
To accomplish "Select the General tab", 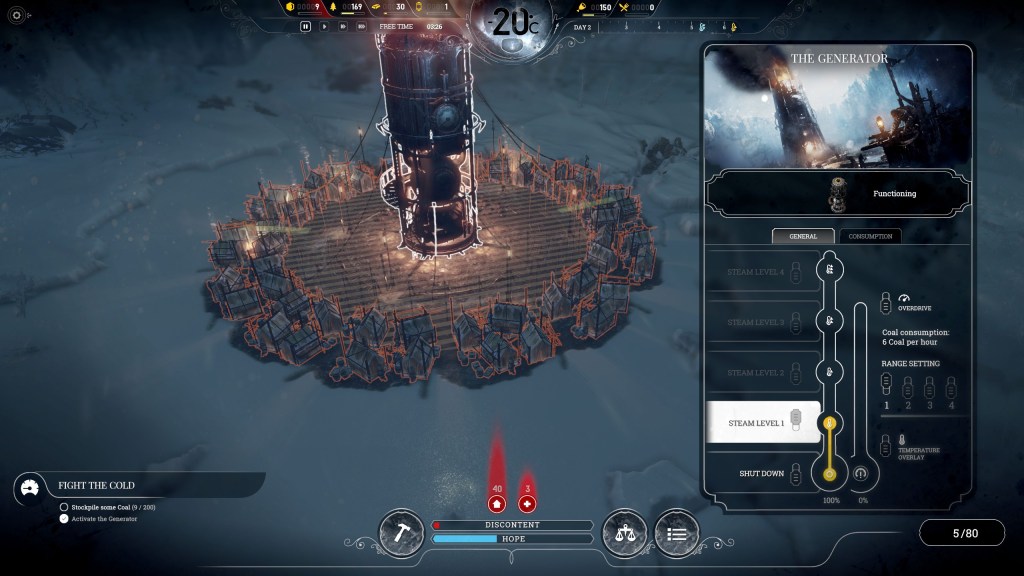I will 803,236.
